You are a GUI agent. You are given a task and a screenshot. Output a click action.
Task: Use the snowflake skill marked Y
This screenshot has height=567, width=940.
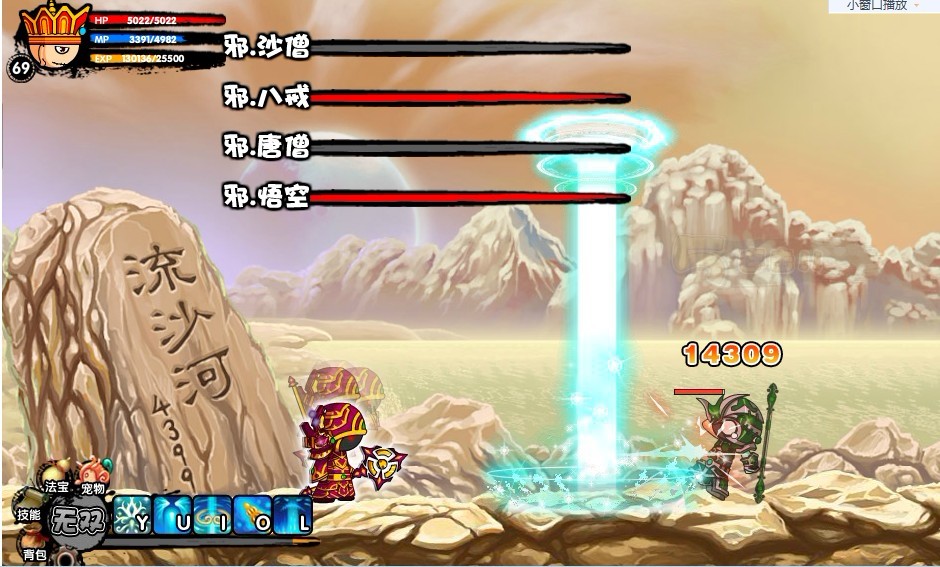[x=131, y=514]
